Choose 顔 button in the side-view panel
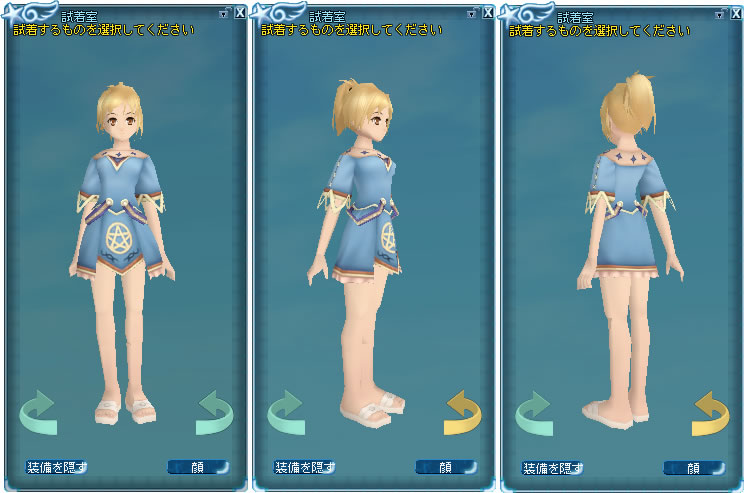 [445, 467]
